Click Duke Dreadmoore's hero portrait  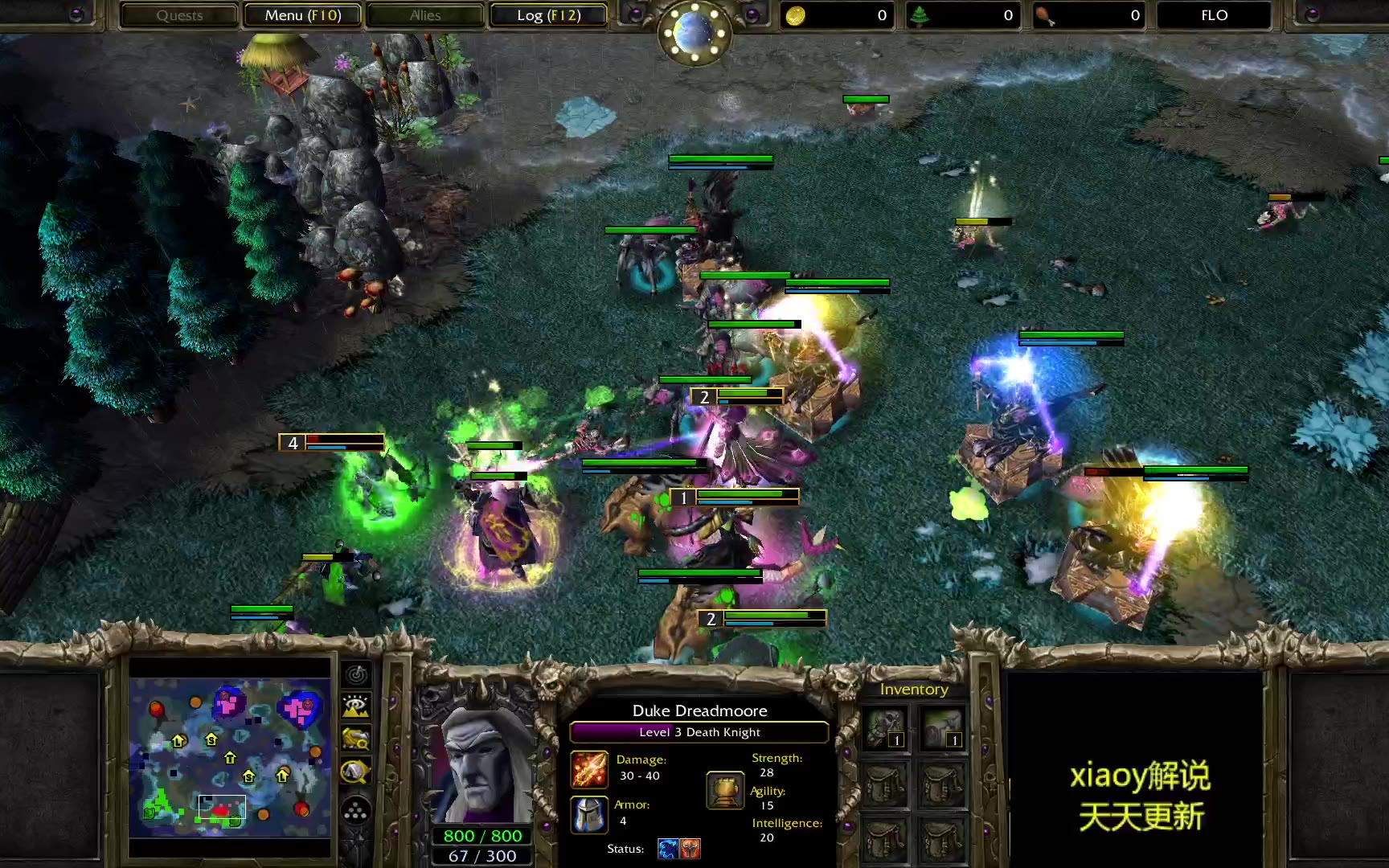[x=482, y=764]
